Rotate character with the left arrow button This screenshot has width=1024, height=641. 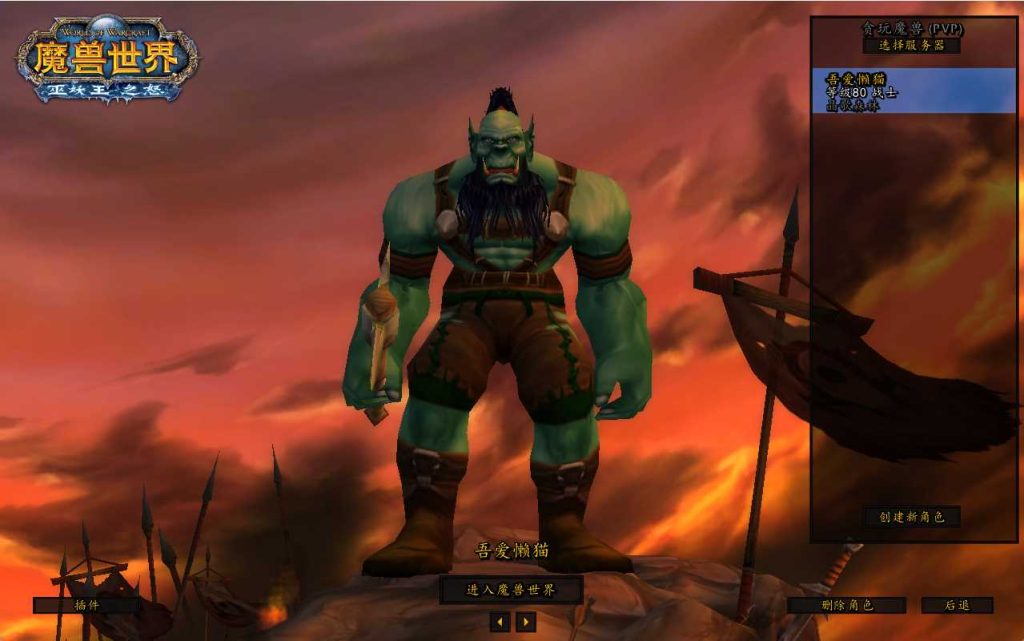[x=500, y=622]
